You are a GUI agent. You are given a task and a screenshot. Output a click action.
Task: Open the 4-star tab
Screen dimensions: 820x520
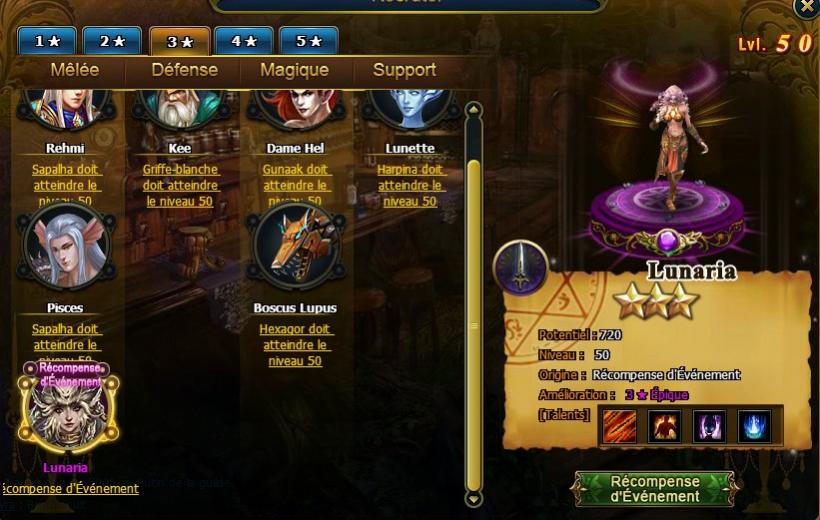pyautogui.click(x=244, y=42)
